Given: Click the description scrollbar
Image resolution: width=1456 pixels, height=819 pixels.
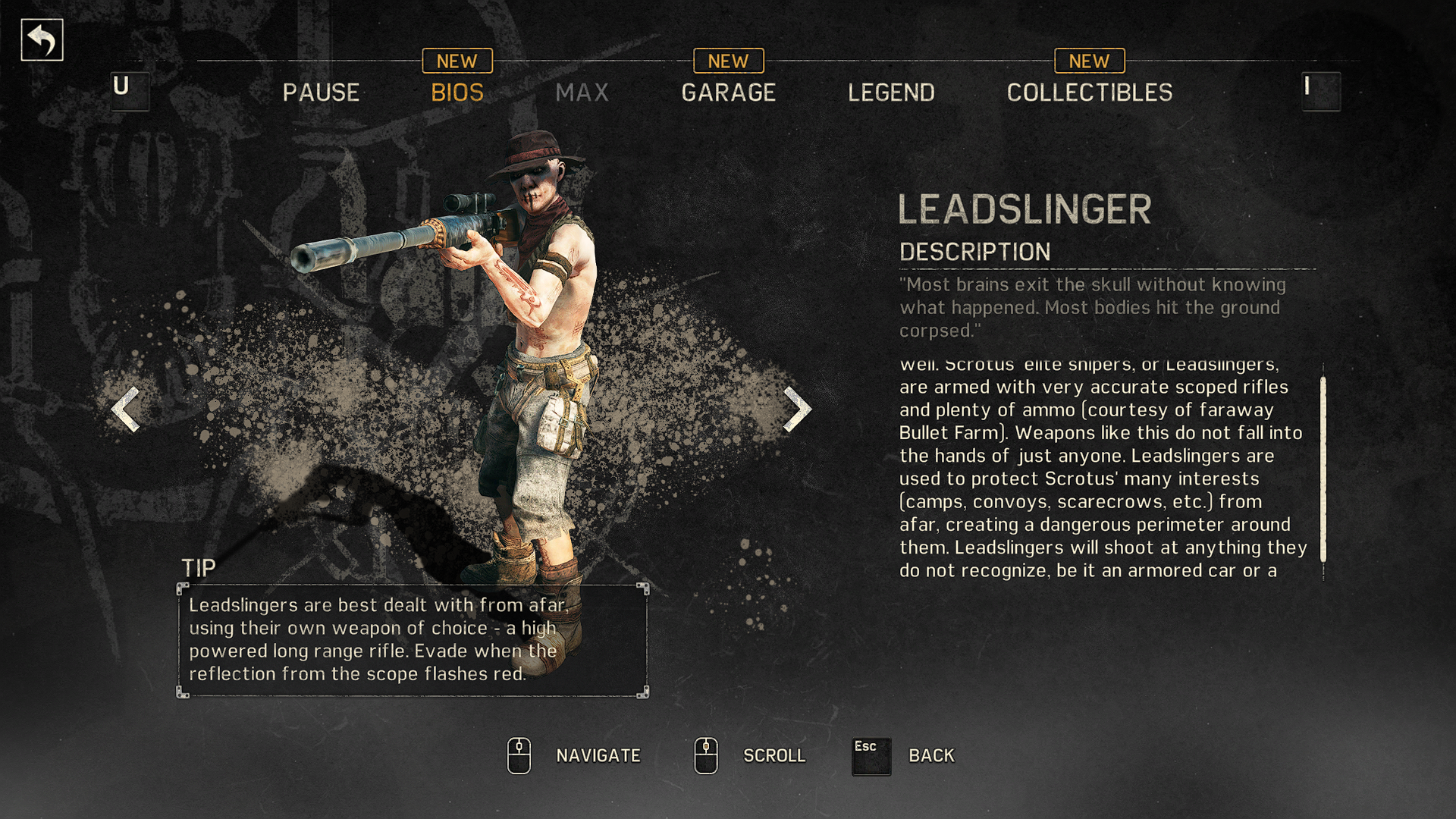Looking at the screenshot, I should click(x=1323, y=470).
